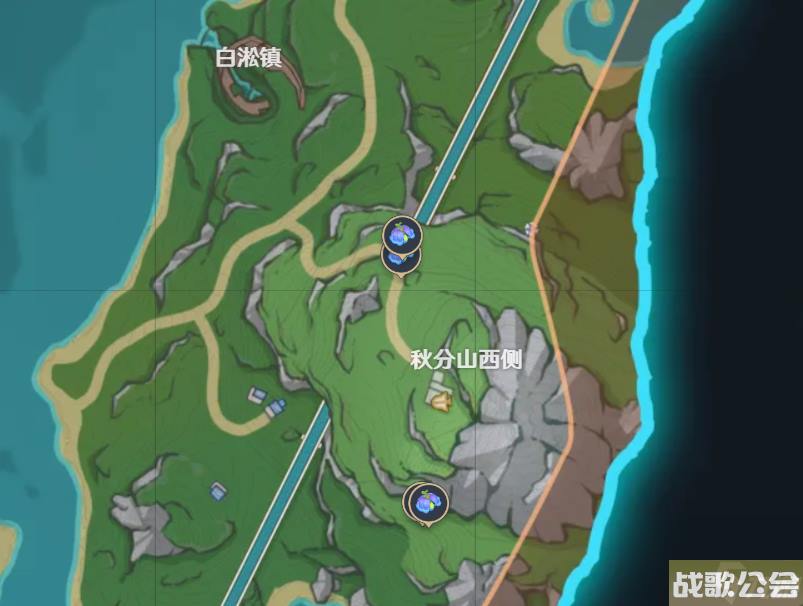Select the front flower marker beside the canal
803x606 pixels.
(402, 235)
